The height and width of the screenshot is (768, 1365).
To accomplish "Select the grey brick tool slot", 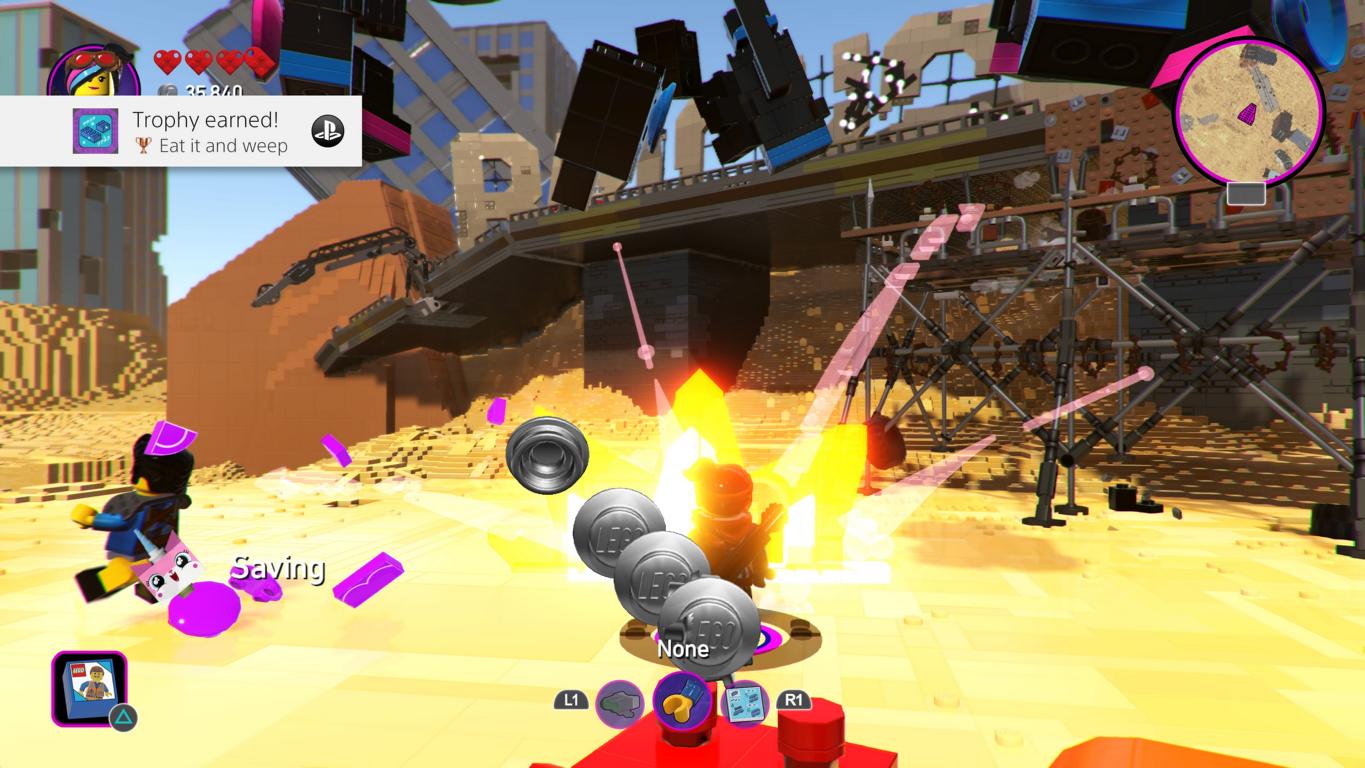I will [620, 703].
